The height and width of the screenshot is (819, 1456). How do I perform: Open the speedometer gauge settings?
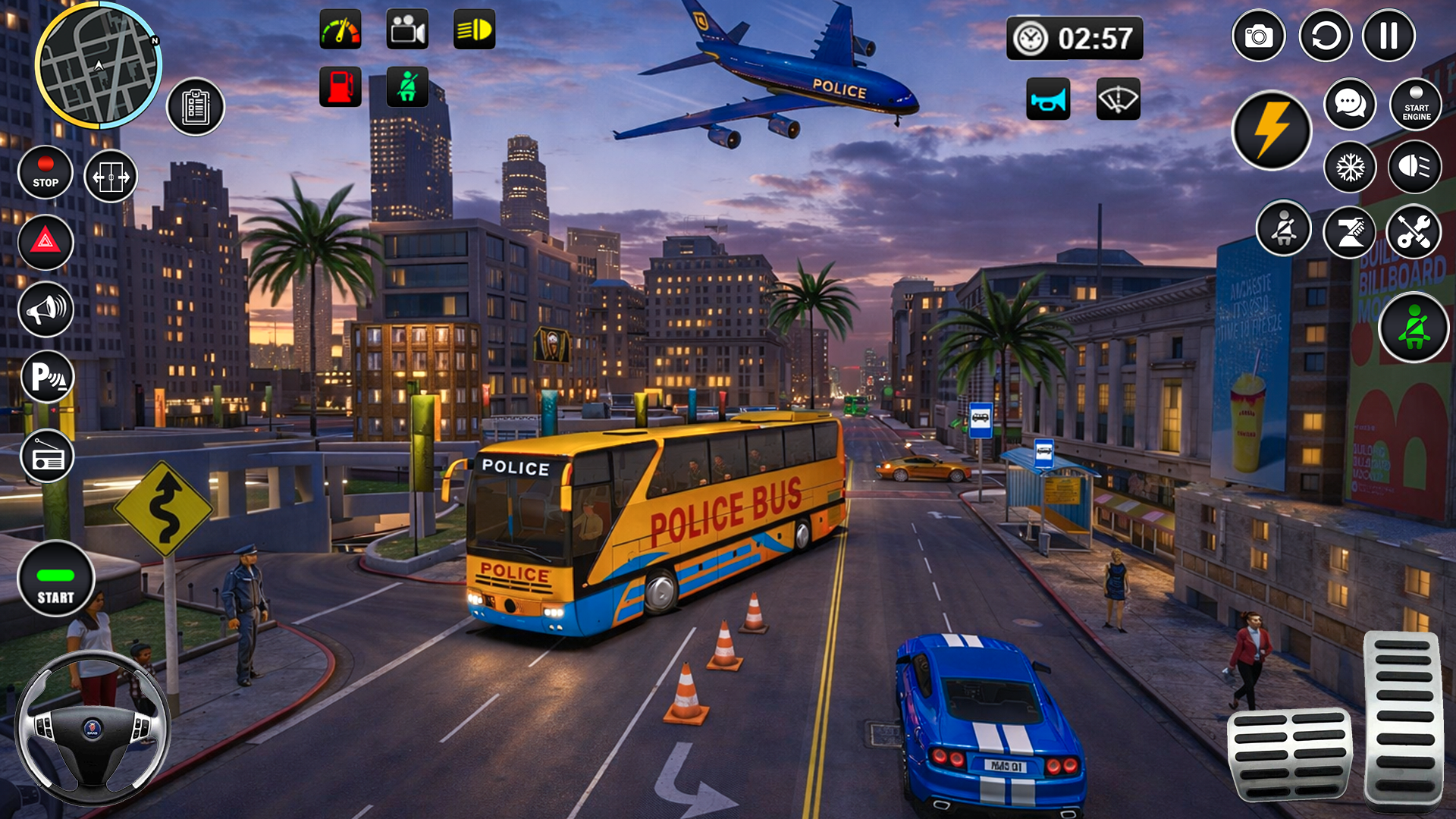(340, 30)
